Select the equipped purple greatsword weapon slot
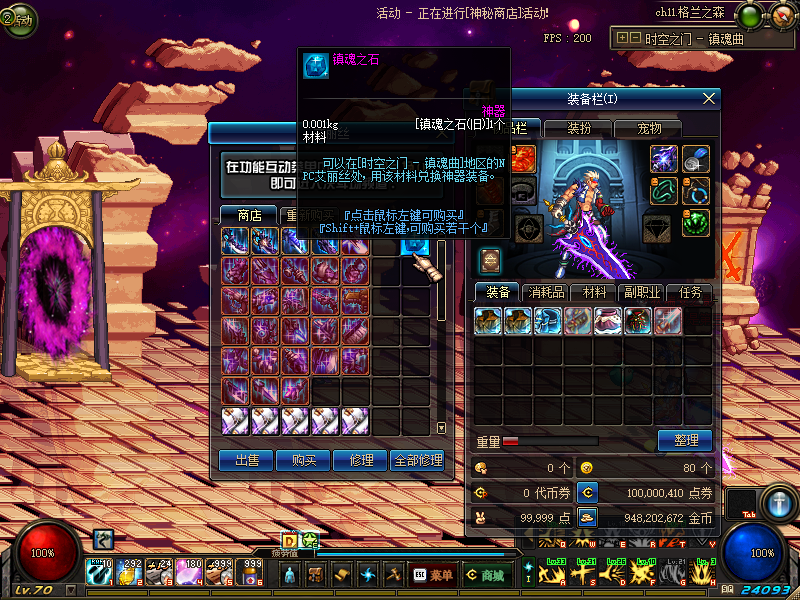The image size is (800, 600). [x=664, y=158]
